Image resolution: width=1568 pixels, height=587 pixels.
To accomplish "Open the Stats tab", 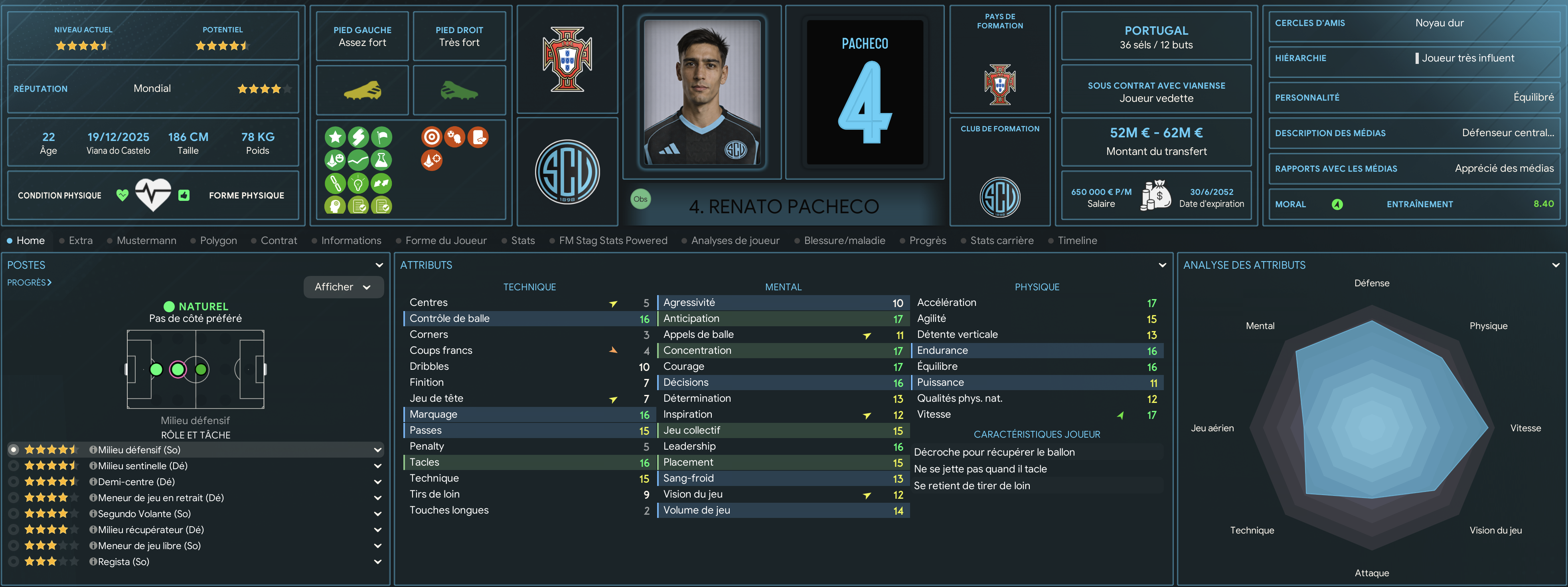I will tap(522, 240).
